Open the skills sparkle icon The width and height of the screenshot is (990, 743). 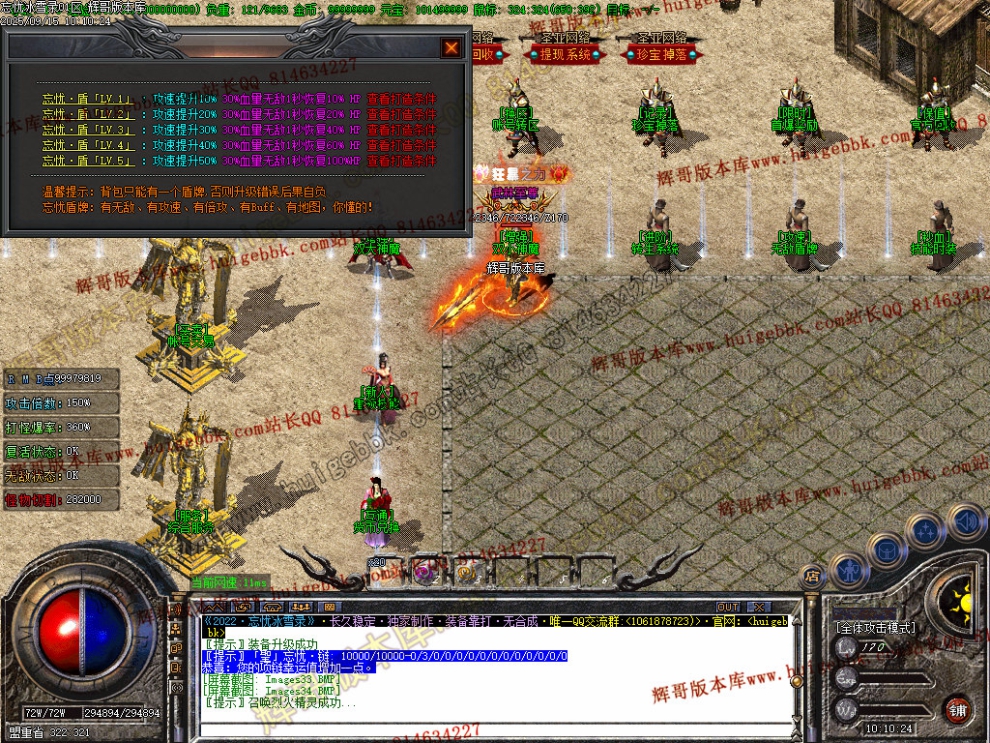point(925,530)
